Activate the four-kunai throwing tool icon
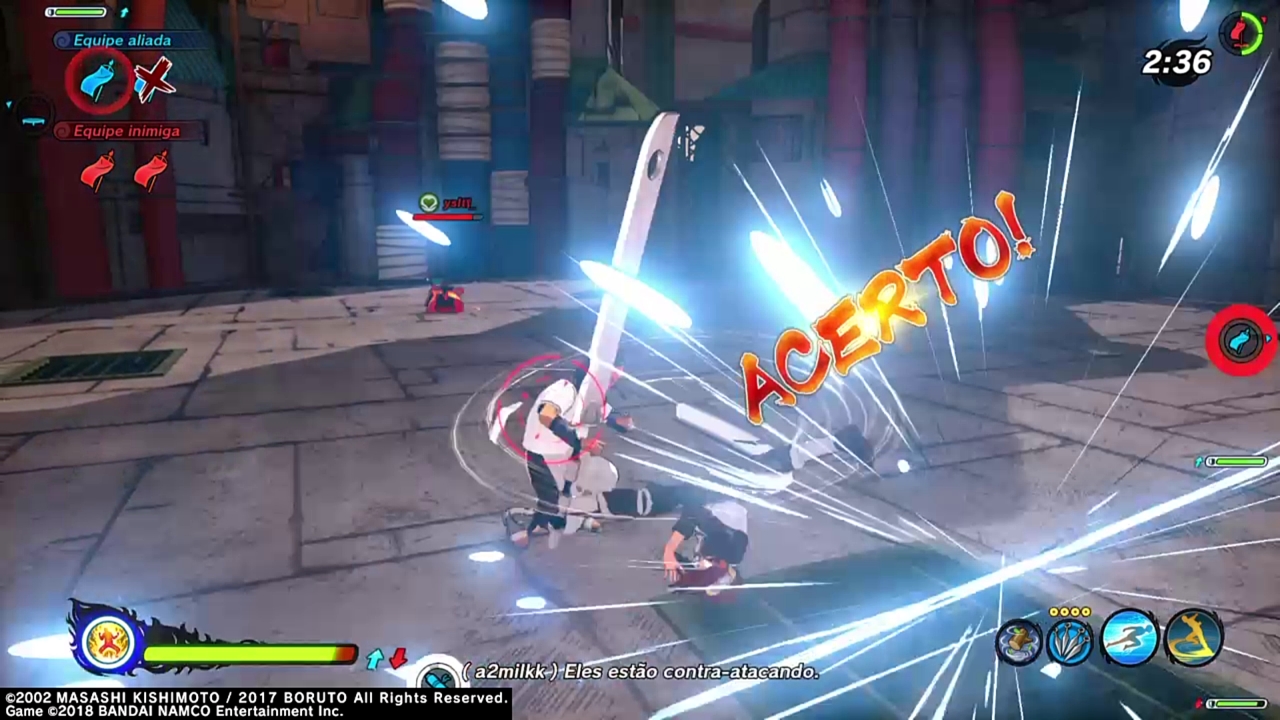The width and height of the screenshot is (1280, 720). [1070, 640]
